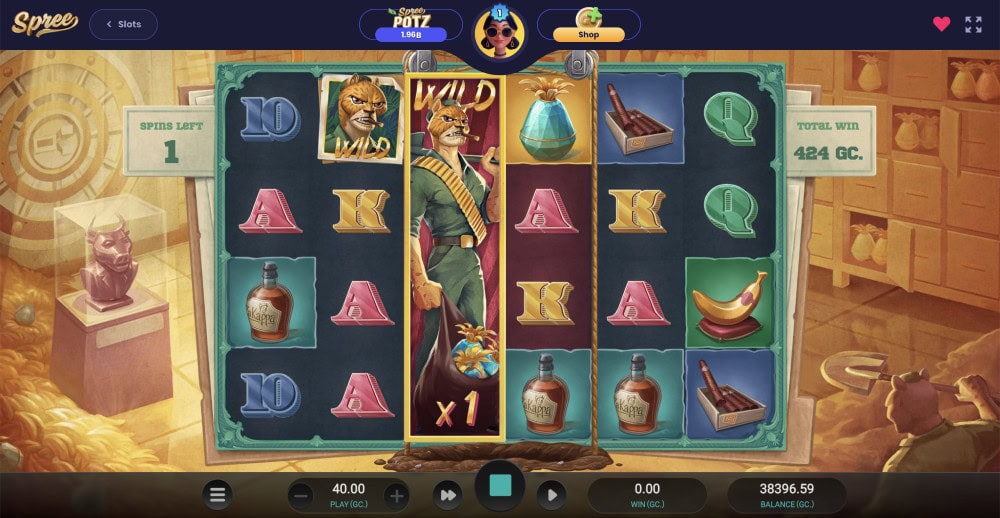
Task: Increase the play amount with plus
Action: [x=397, y=495]
